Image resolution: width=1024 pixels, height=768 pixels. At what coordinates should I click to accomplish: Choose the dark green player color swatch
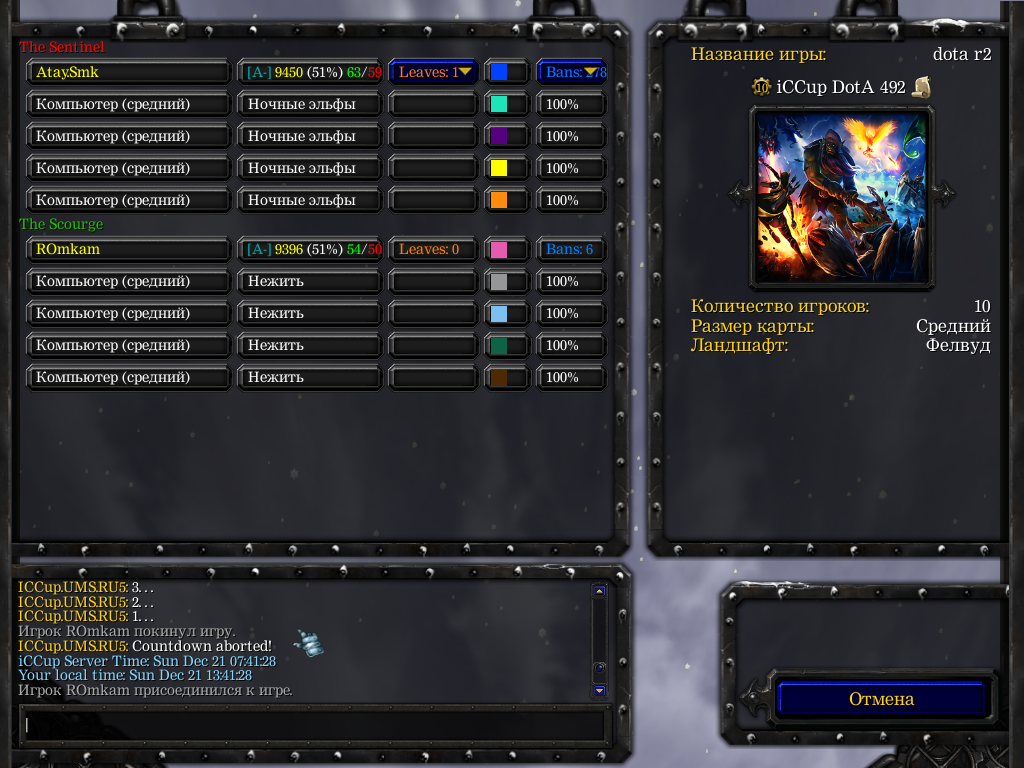pyautogui.click(x=499, y=345)
